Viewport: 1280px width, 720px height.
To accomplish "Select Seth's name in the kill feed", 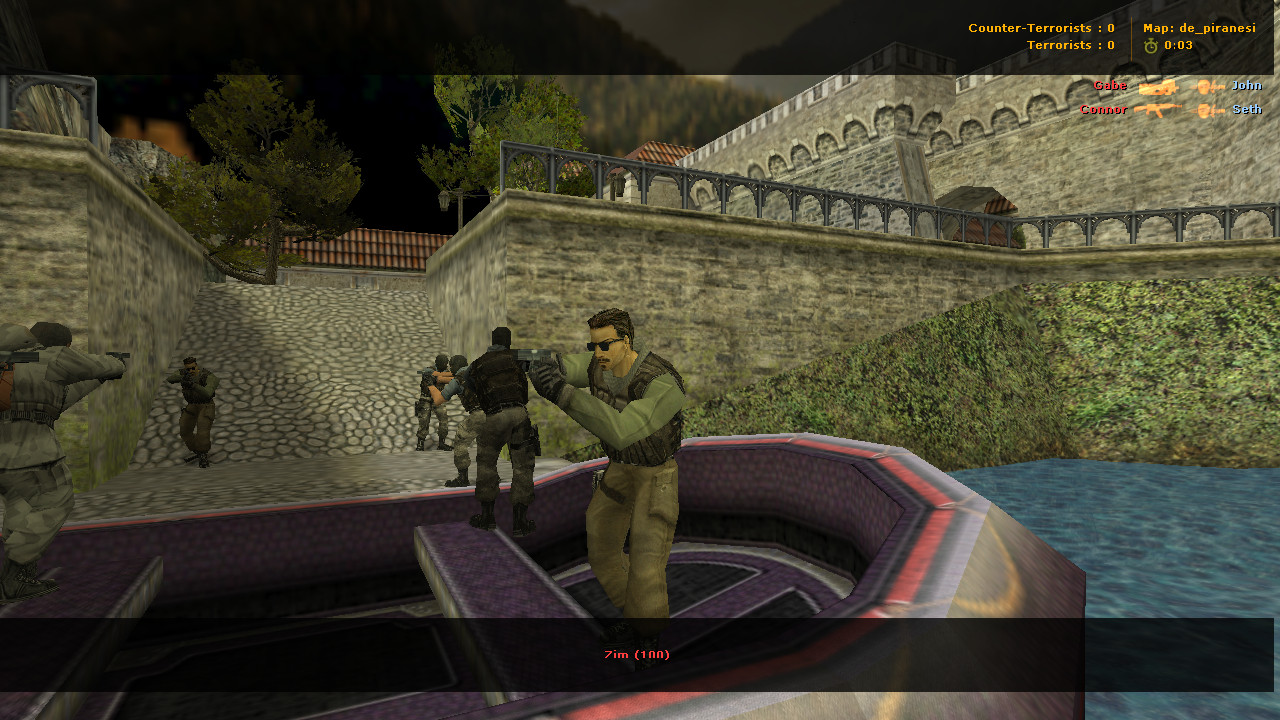I will point(1245,109).
